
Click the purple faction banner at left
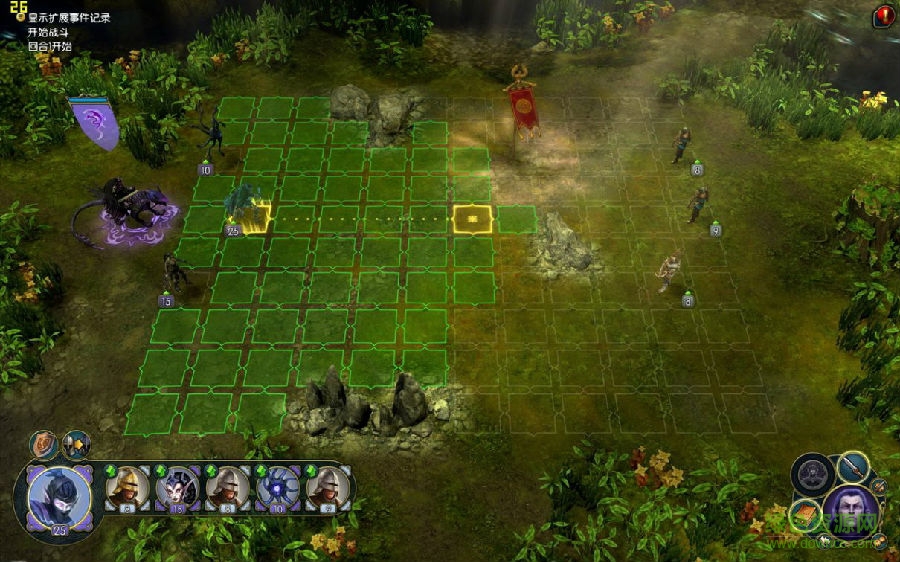pyautogui.click(x=94, y=123)
